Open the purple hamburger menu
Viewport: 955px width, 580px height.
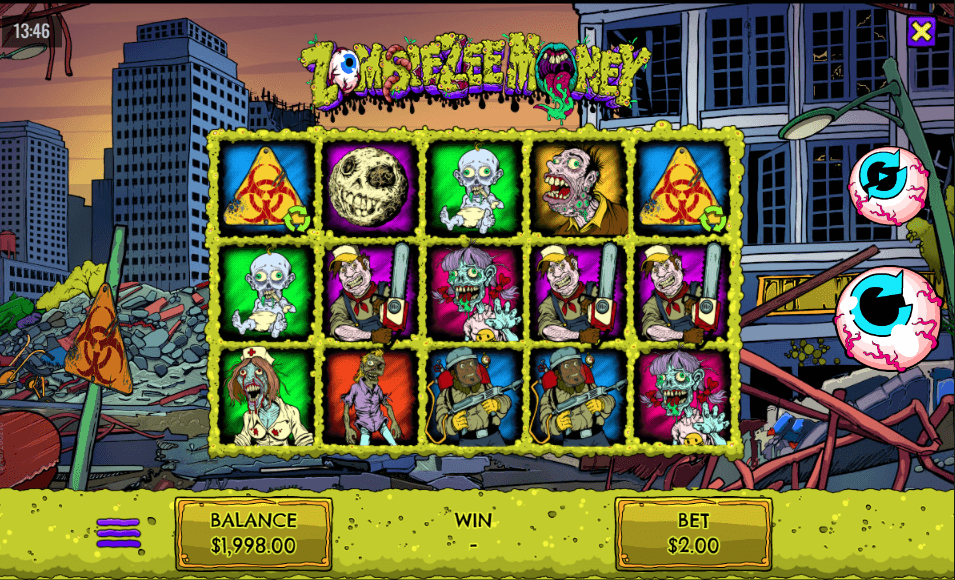pyautogui.click(x=118, y=532)
